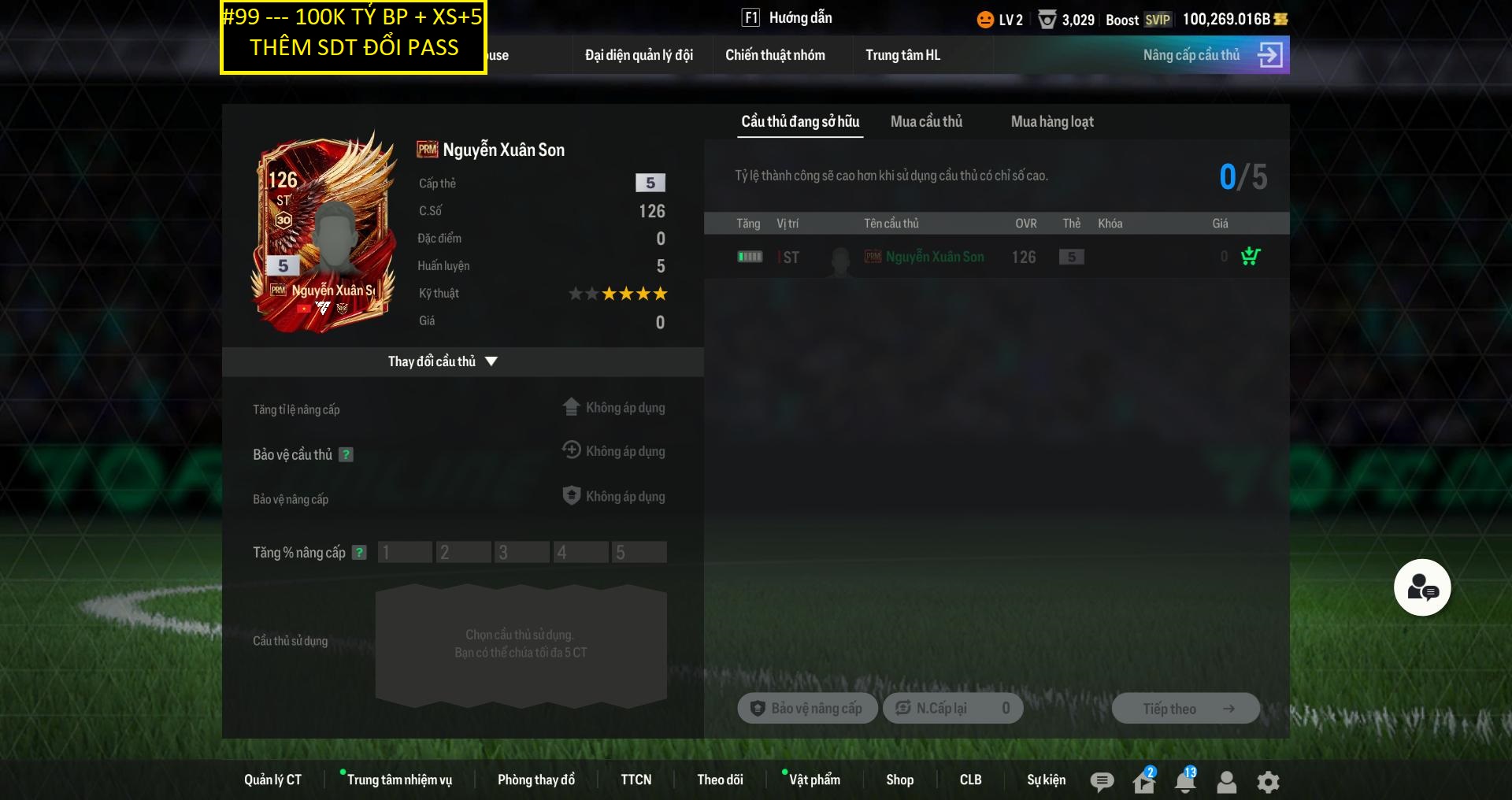
Task: Show Cầu thủ đang sở hữu tab
Action: coord(800,122)
